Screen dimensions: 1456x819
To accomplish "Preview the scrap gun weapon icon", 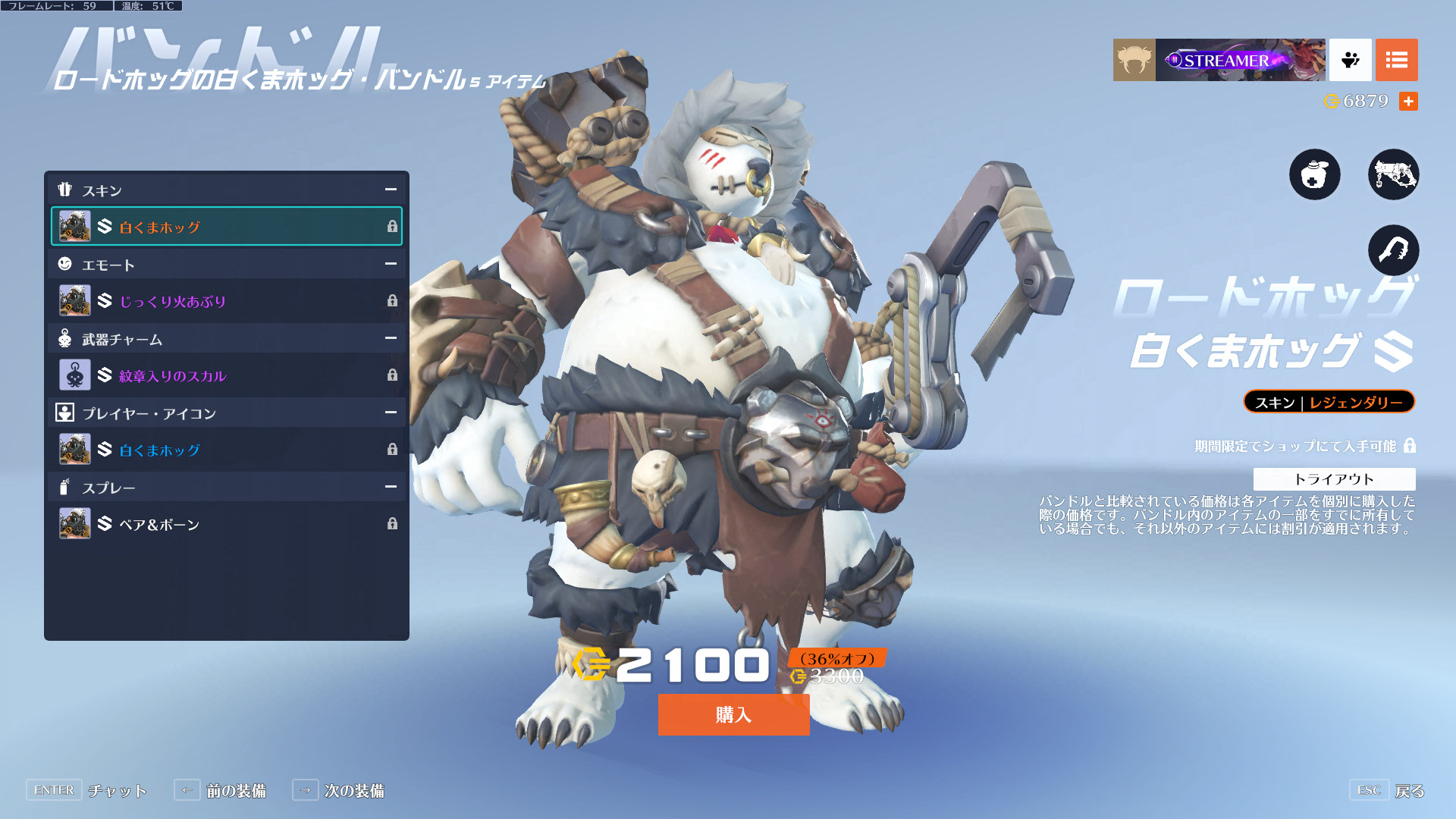I will (1393, 174).
